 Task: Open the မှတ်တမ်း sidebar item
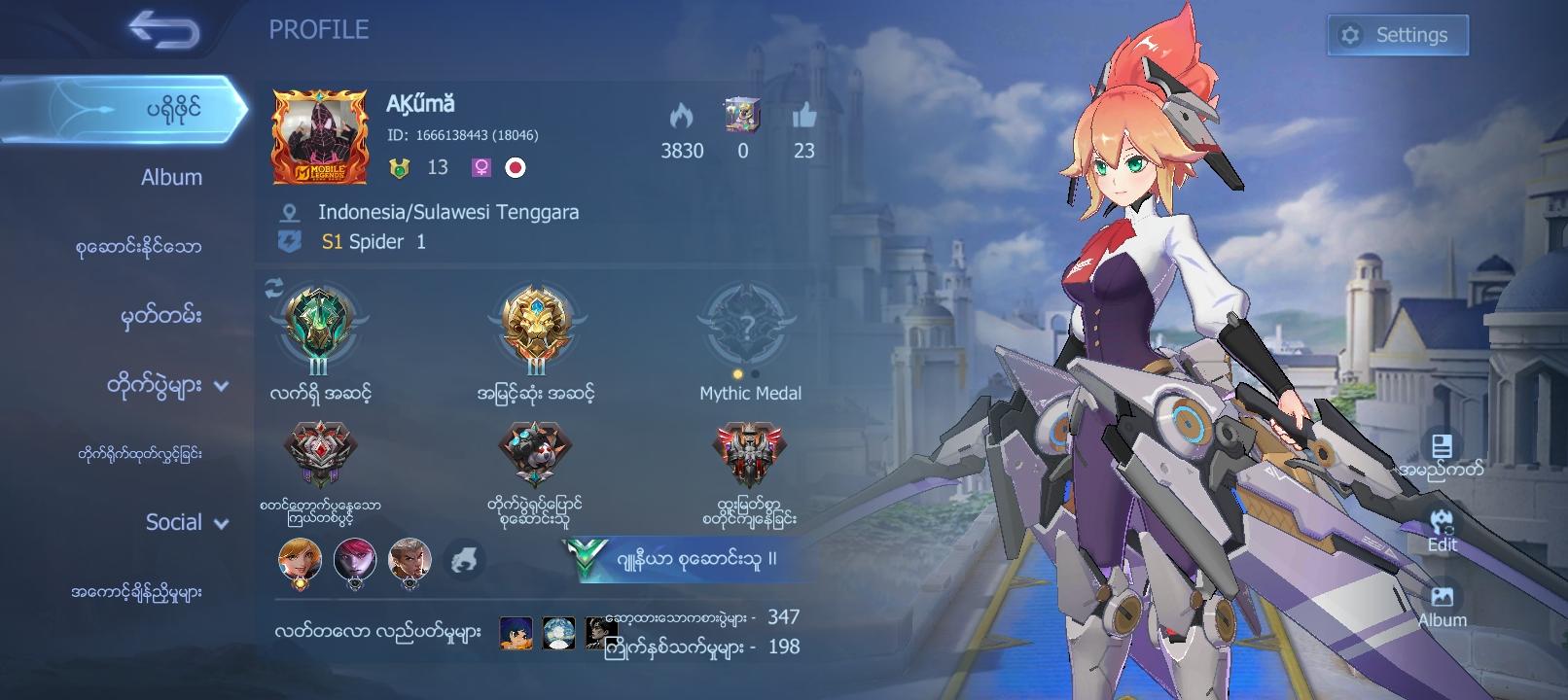pos(160,316)
